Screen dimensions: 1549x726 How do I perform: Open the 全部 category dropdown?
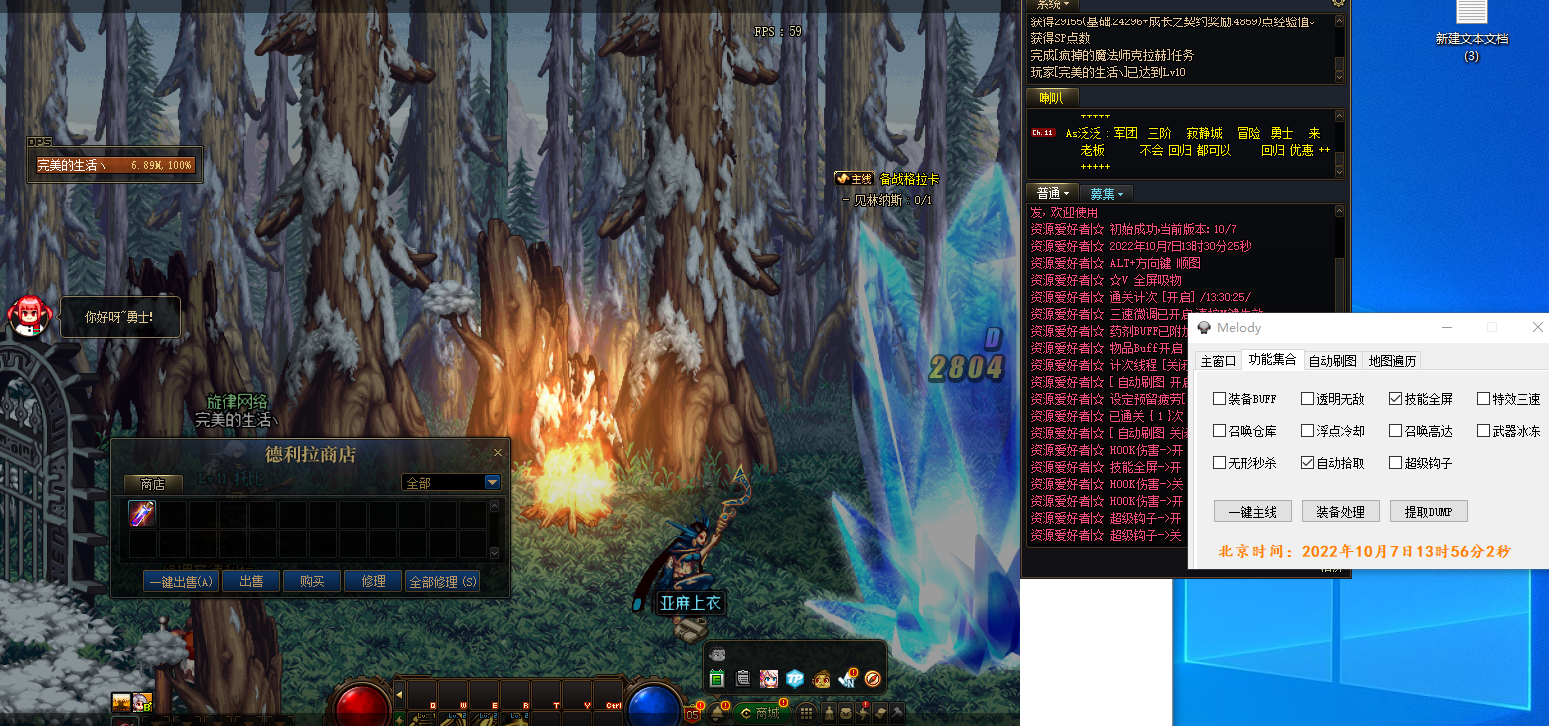pyautogui.click(x=491, y=483)
